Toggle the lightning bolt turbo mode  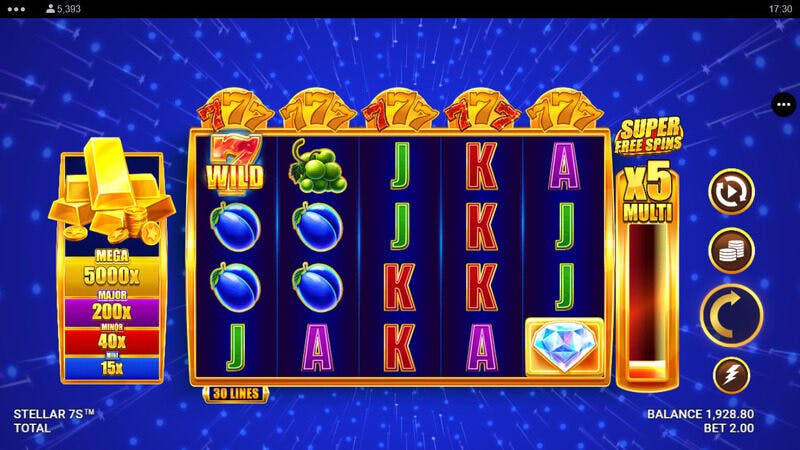click(731, 375)
